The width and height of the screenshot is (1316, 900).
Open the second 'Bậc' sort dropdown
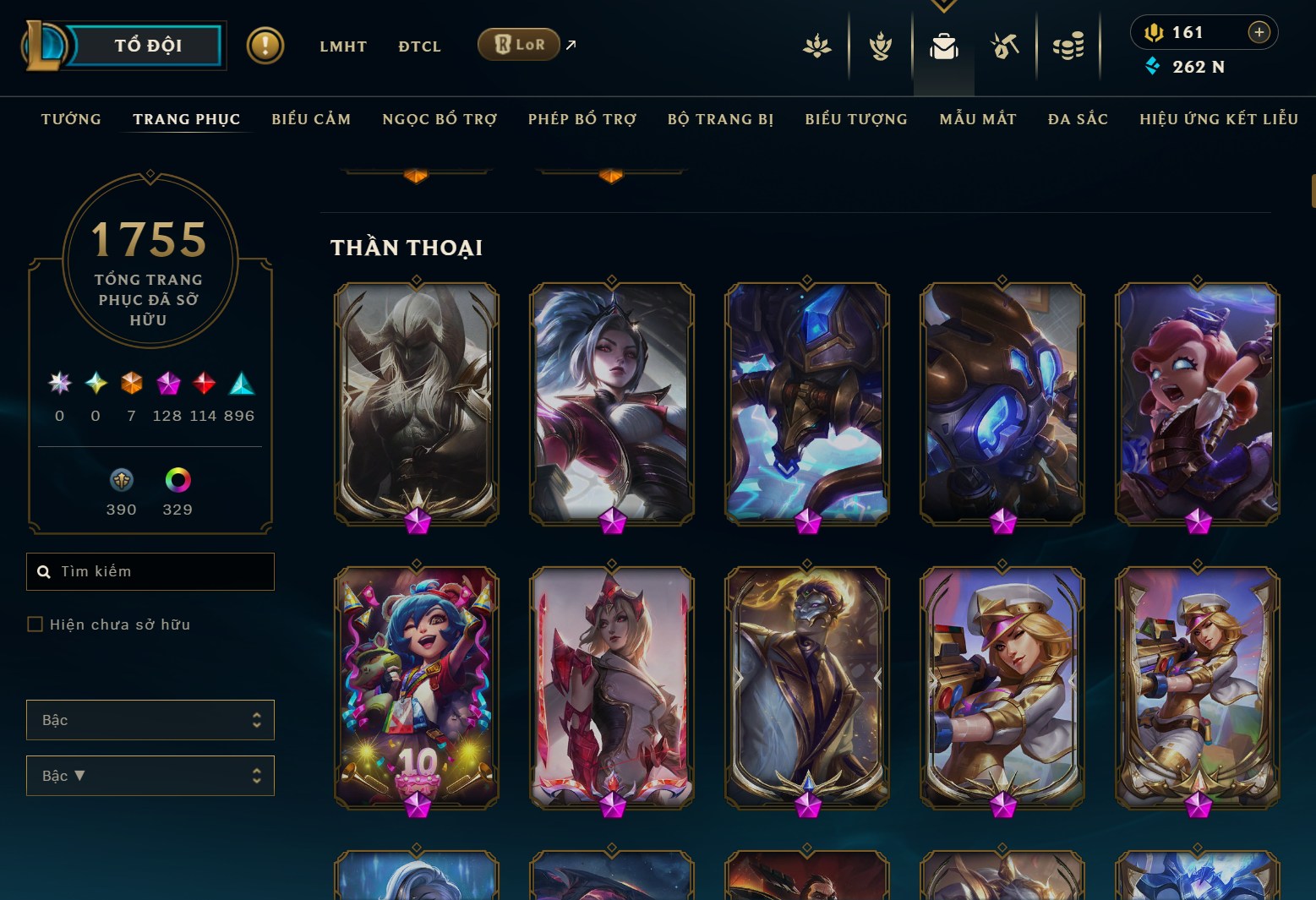click(x=150, y=775)
